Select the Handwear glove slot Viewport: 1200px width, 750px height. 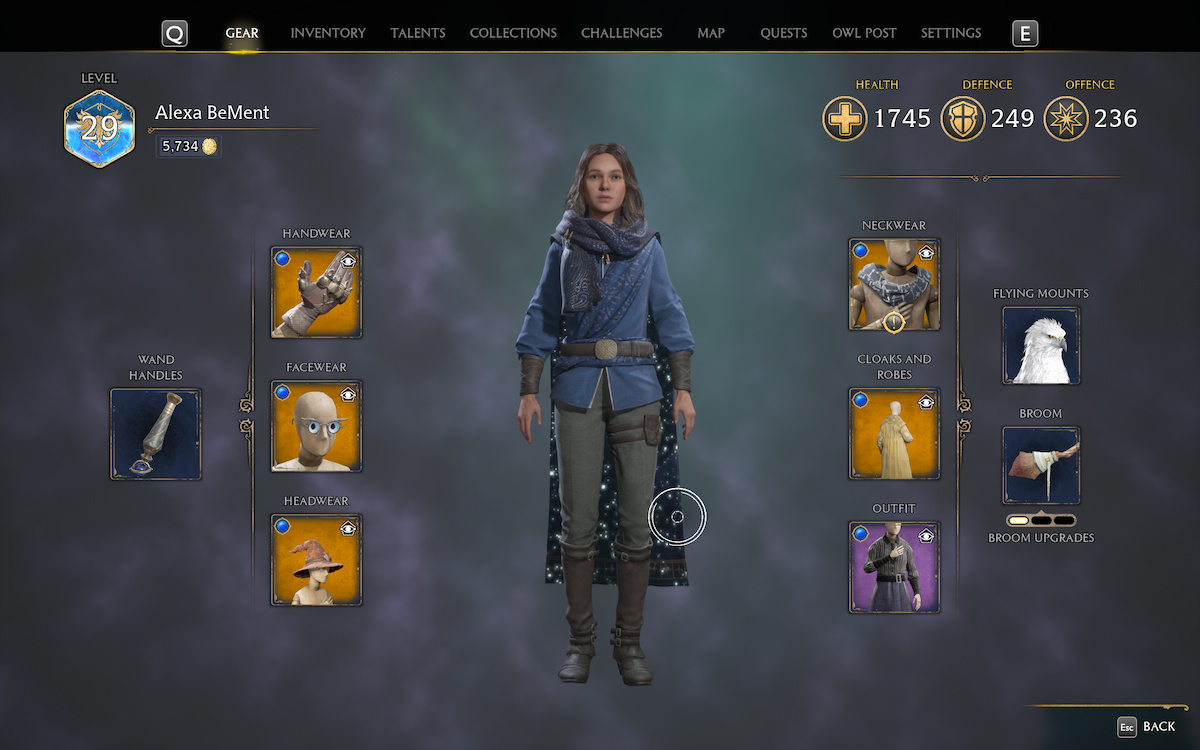click(x=316, y=292)
